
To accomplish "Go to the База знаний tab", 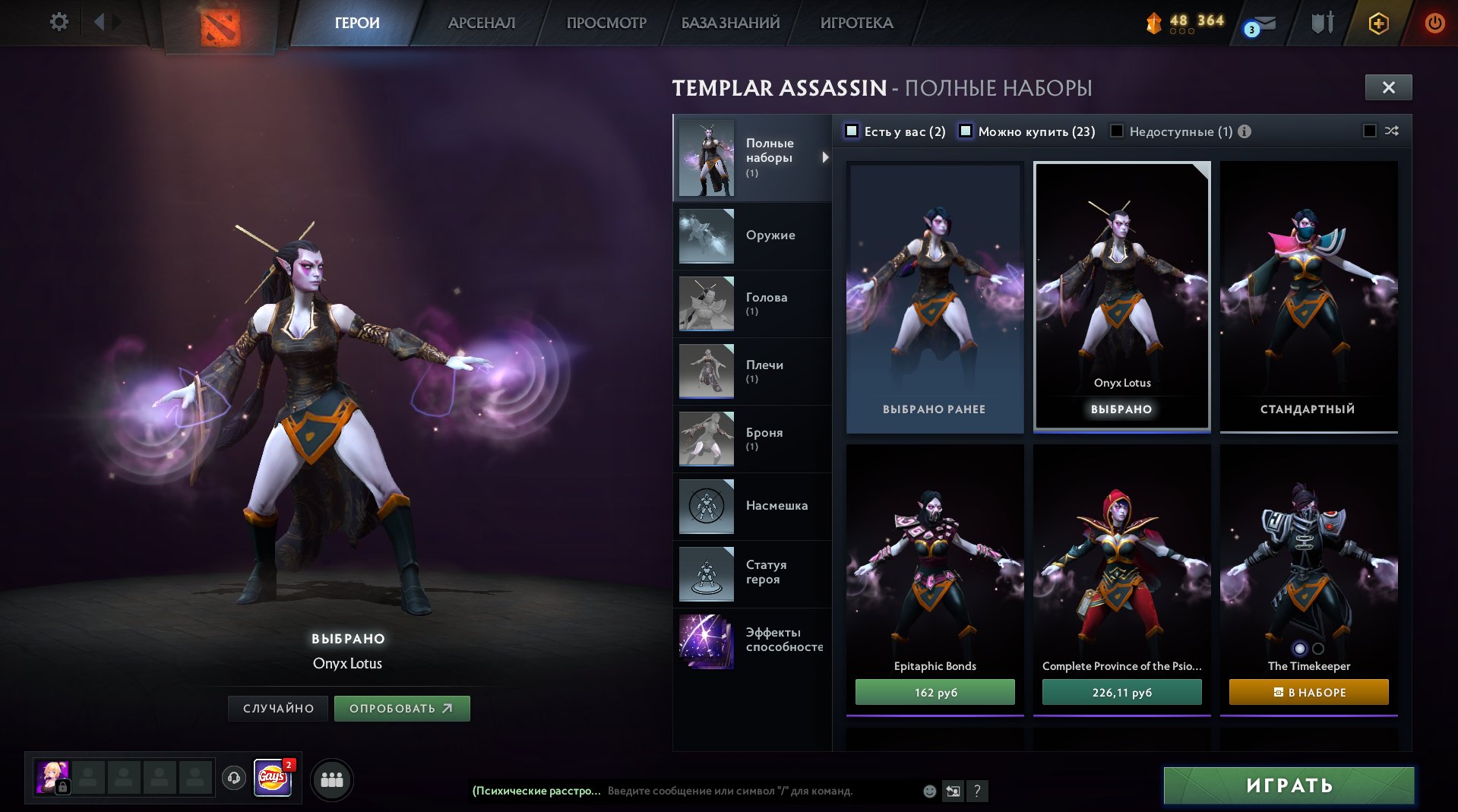I will (x=730, y=23).
